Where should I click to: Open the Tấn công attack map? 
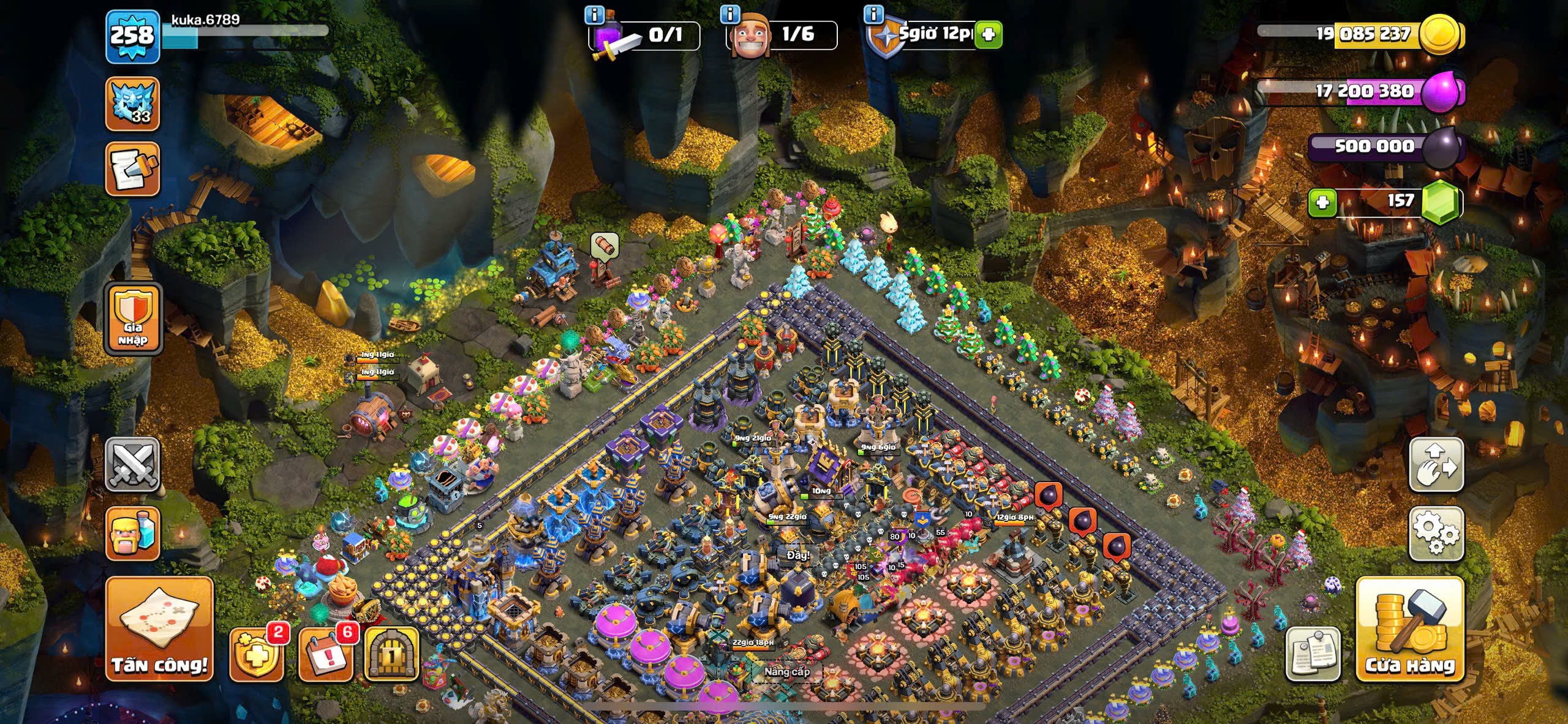[159, 629]
